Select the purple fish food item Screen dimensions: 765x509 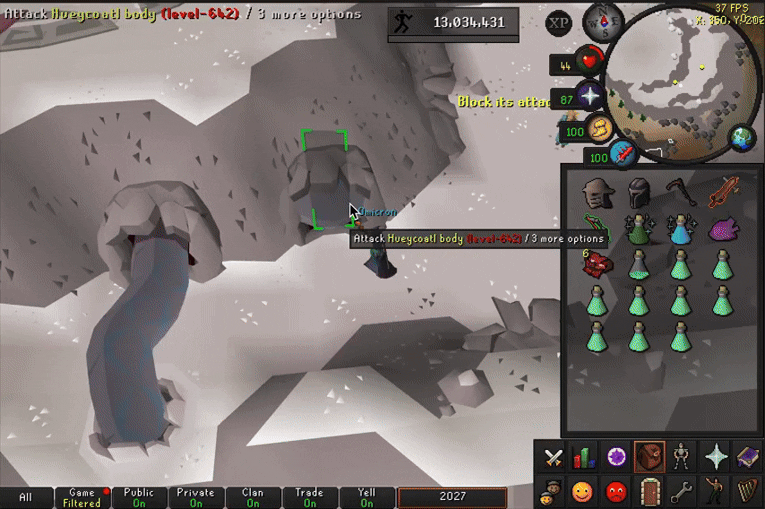[723, 230]
